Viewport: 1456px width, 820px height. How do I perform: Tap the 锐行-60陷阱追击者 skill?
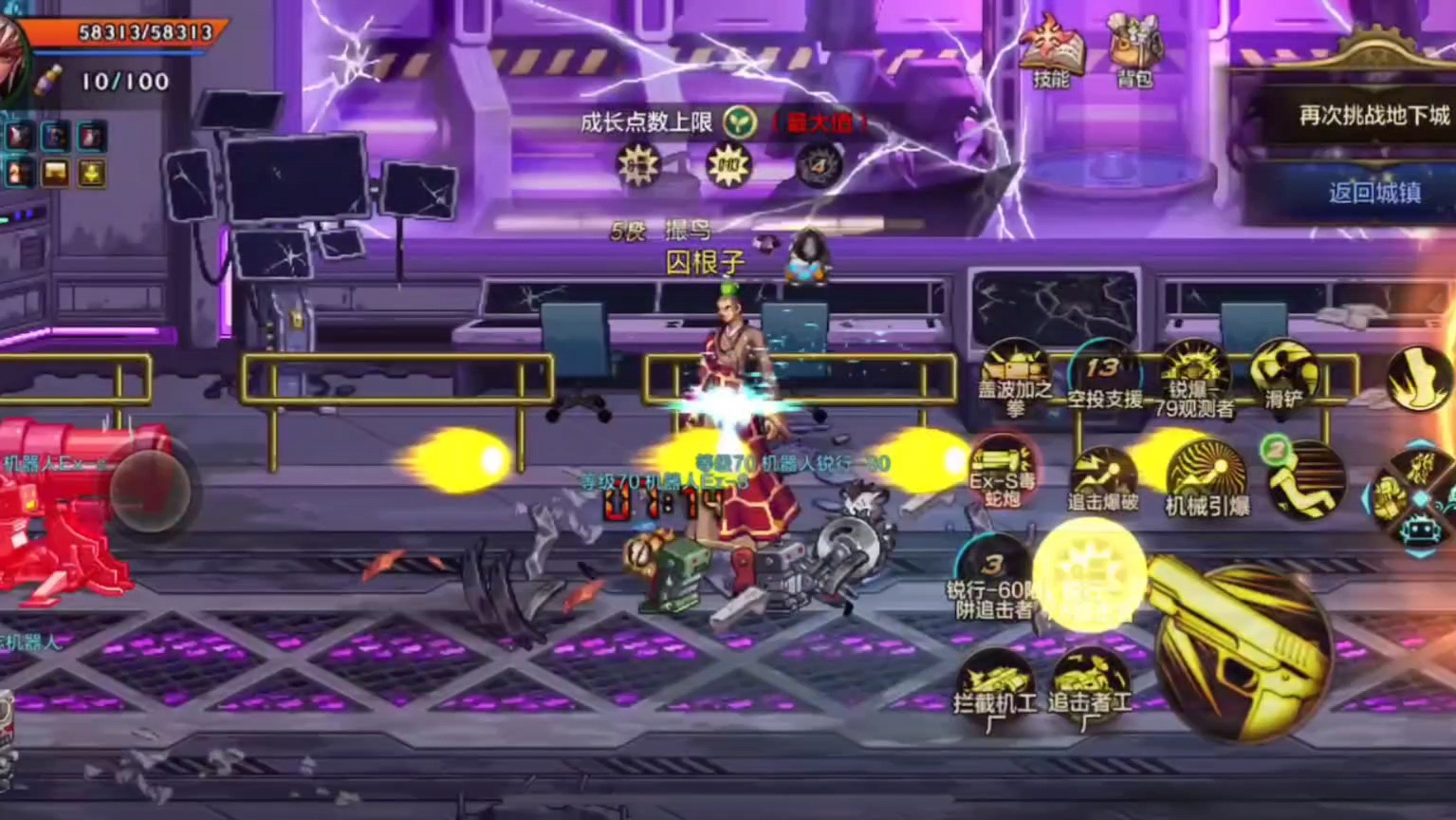point(992,577)
